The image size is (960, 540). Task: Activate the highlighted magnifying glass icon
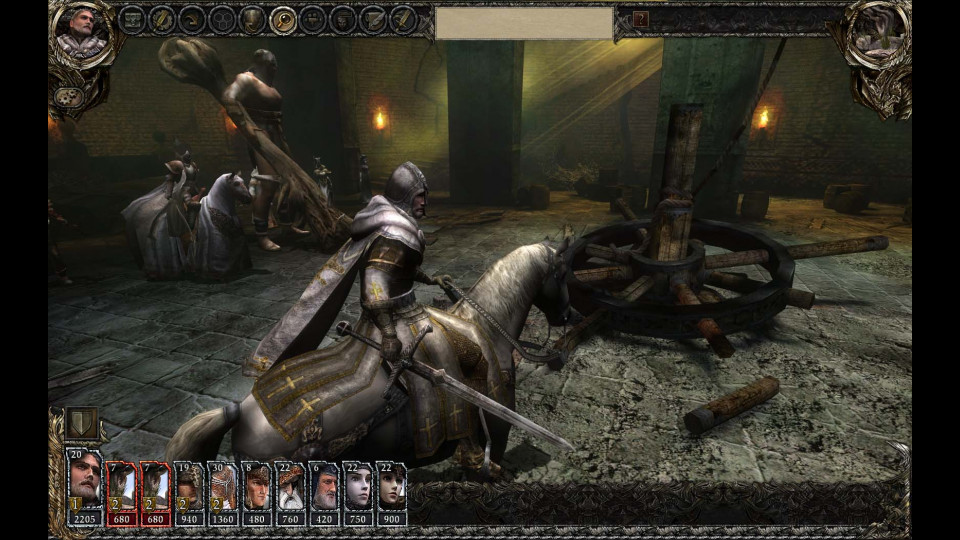(284, 19)
